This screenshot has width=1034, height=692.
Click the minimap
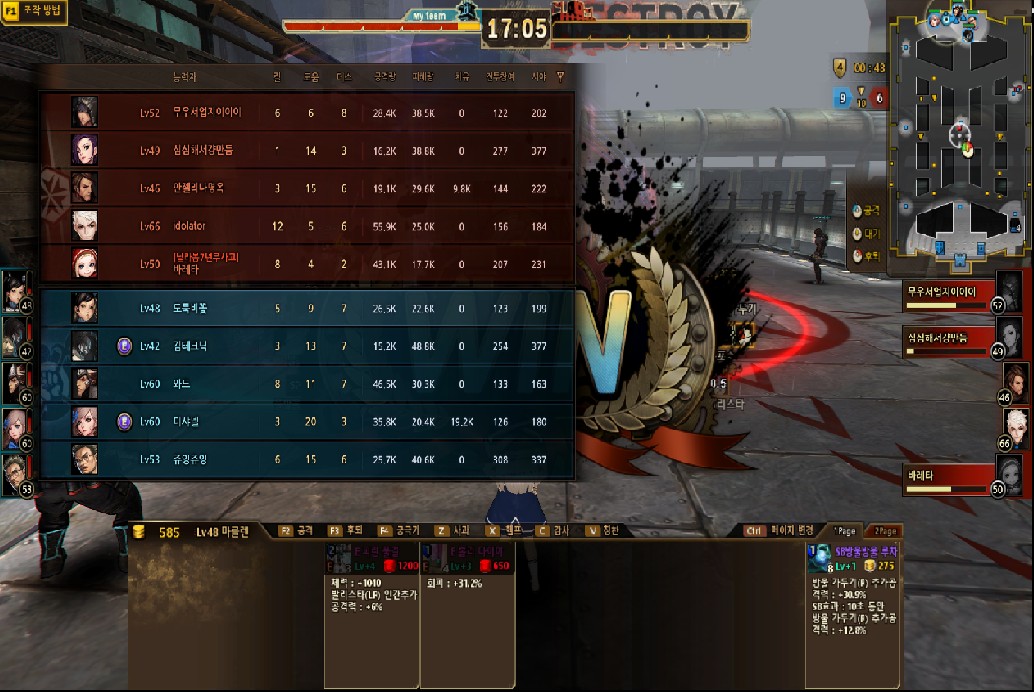click(x=959, y=137)
